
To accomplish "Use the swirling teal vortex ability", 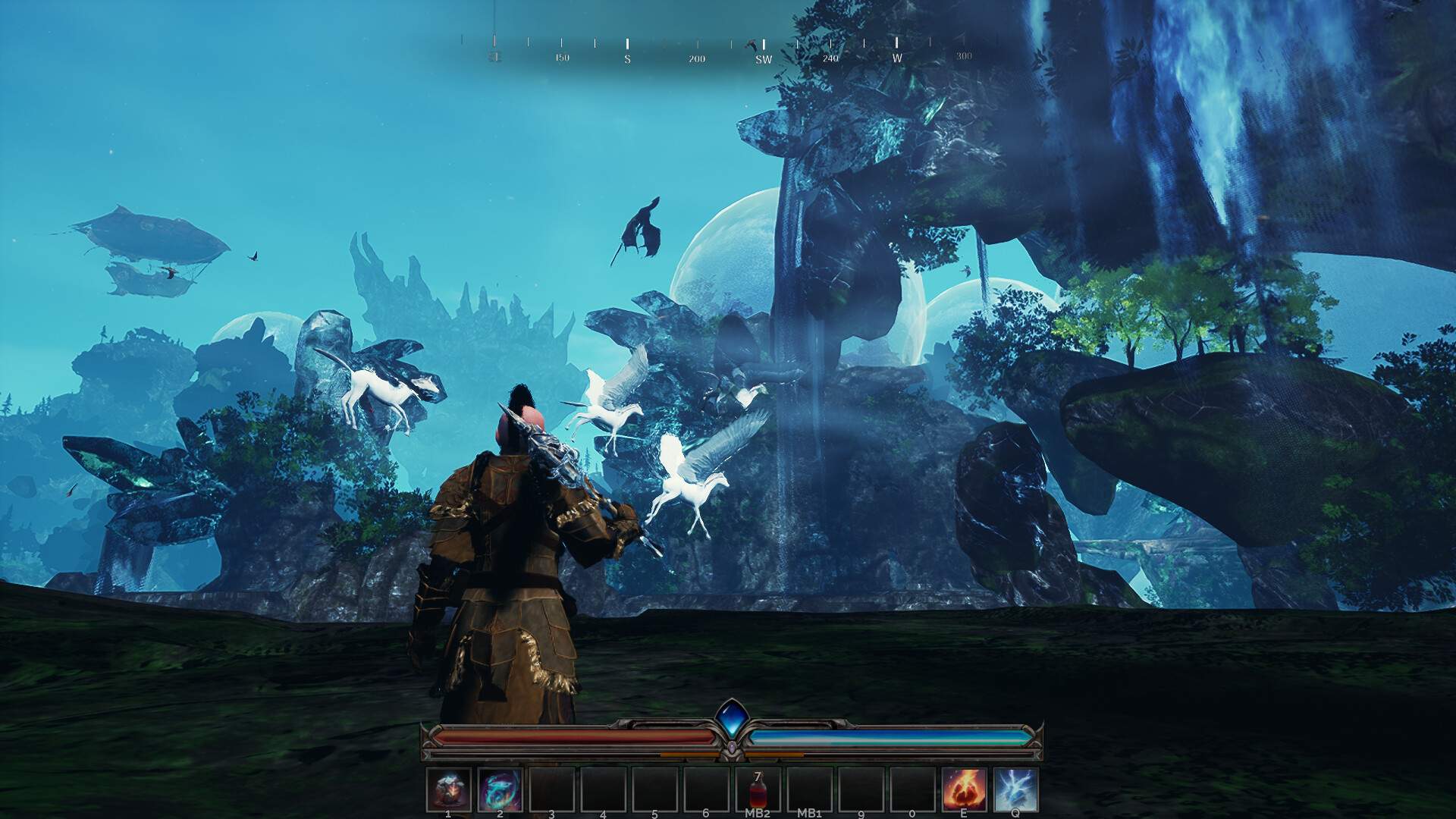I will click(500, 789).
